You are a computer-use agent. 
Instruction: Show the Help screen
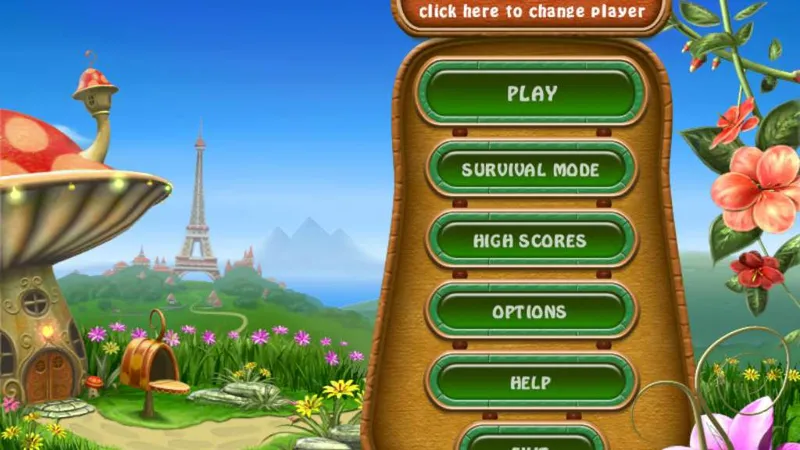[x=531, y=381]
